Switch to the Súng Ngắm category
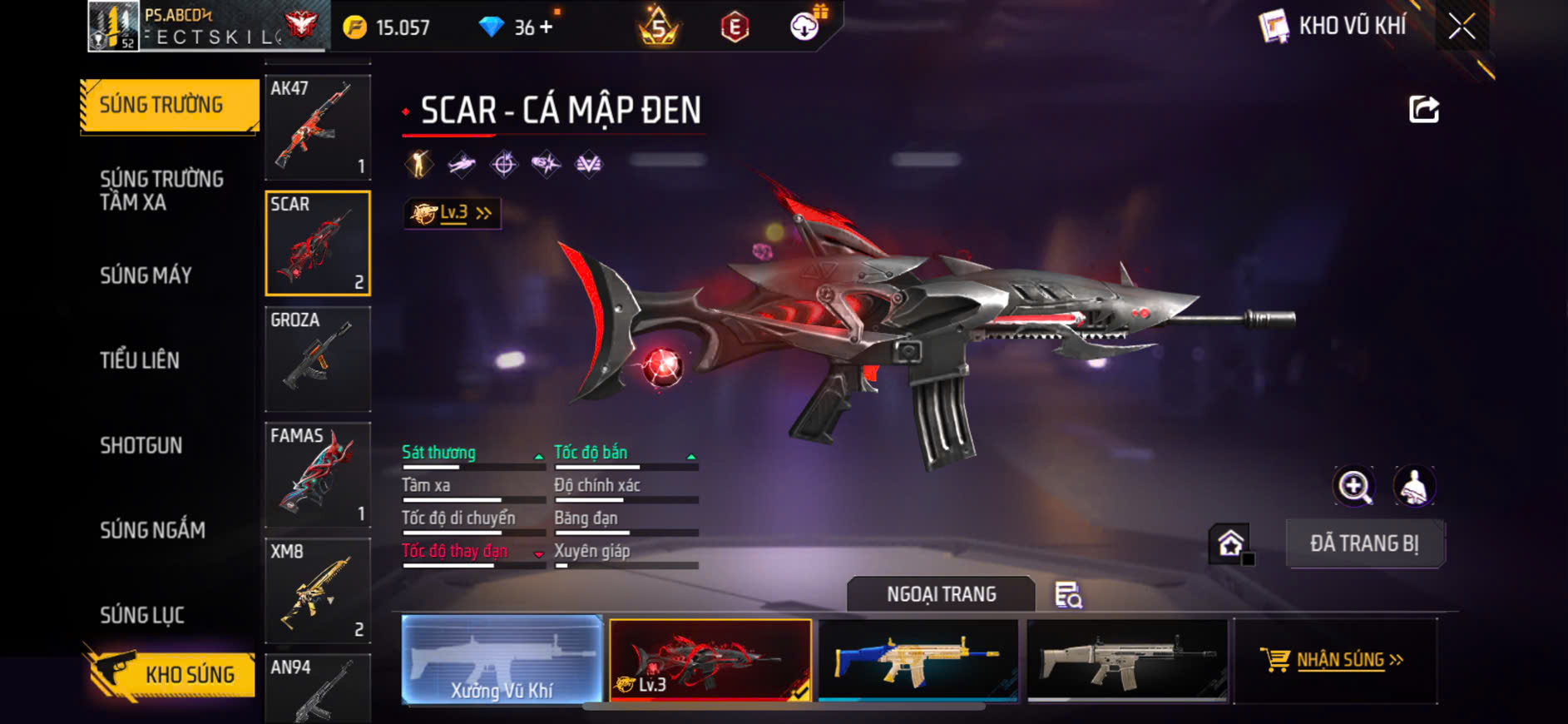The width and height of the screenshot is (1568, 724). (x=152, y=530)
